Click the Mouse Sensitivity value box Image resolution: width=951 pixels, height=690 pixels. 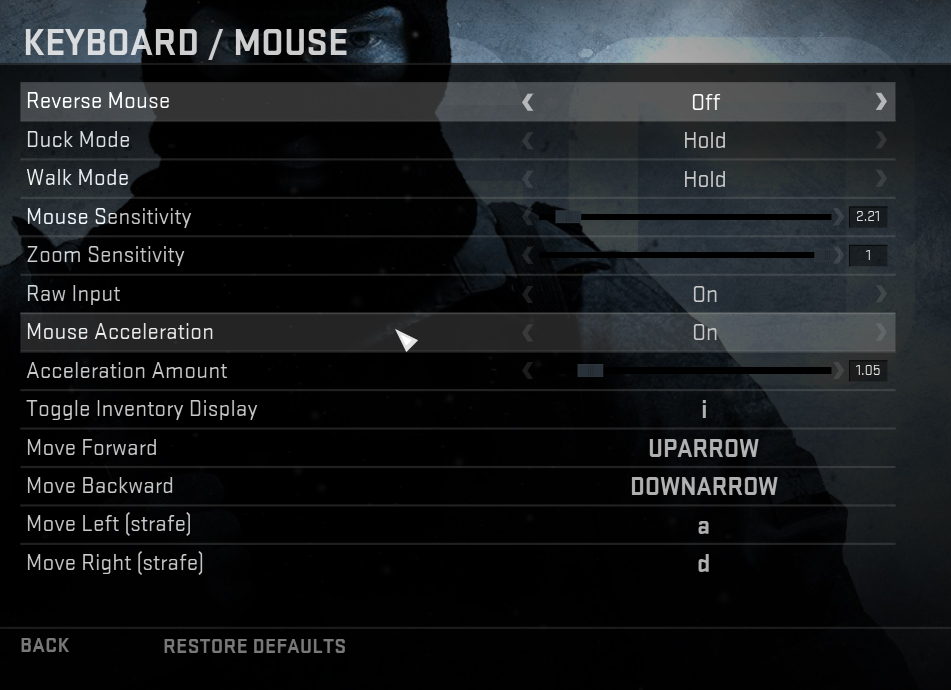pos(867,217)
